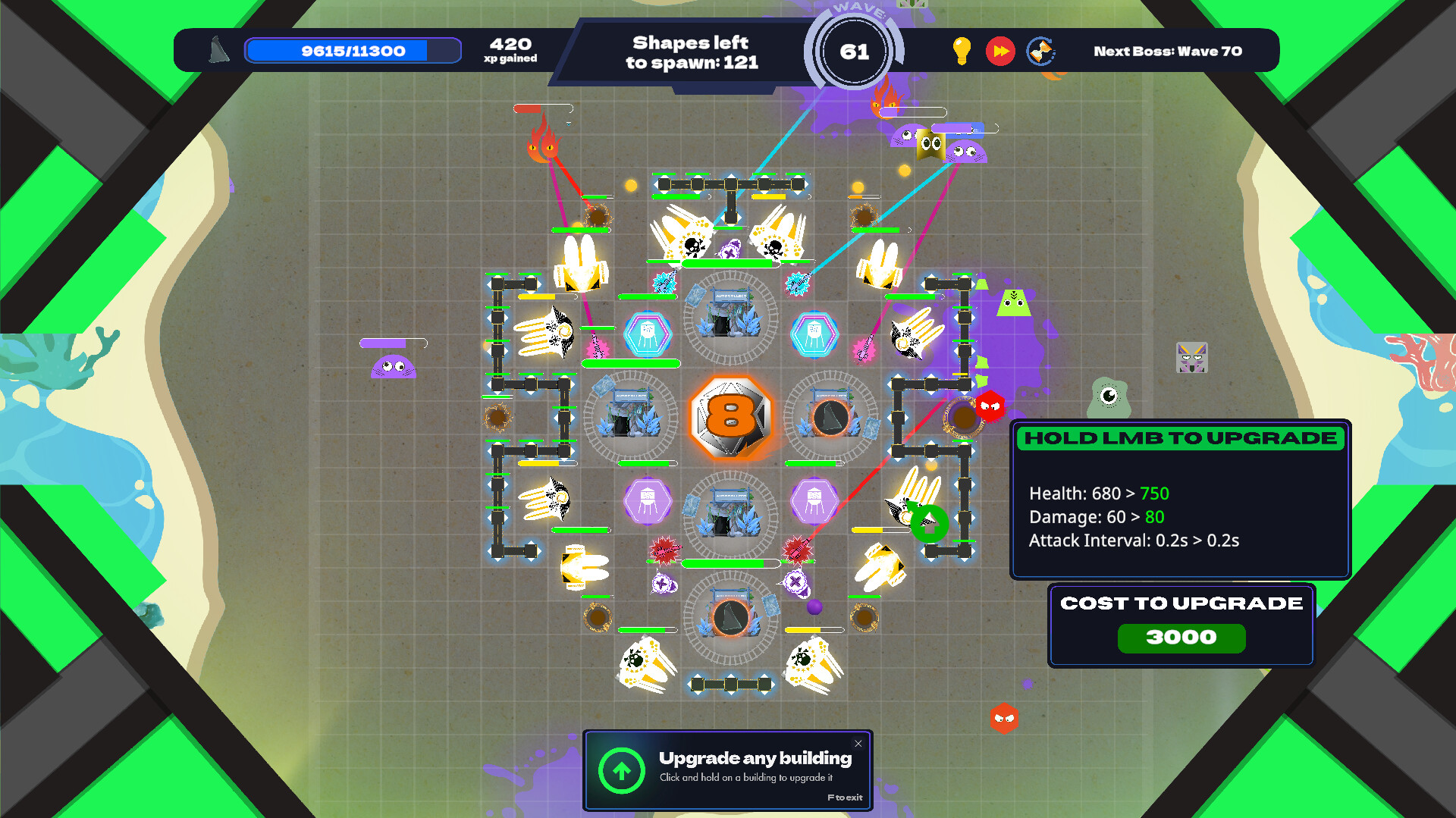Image resolution: width=1456 pixels, height=818 pixels.
Task: Click the Next Boss: Wave 70 label
Action: tap(1168, 51)
